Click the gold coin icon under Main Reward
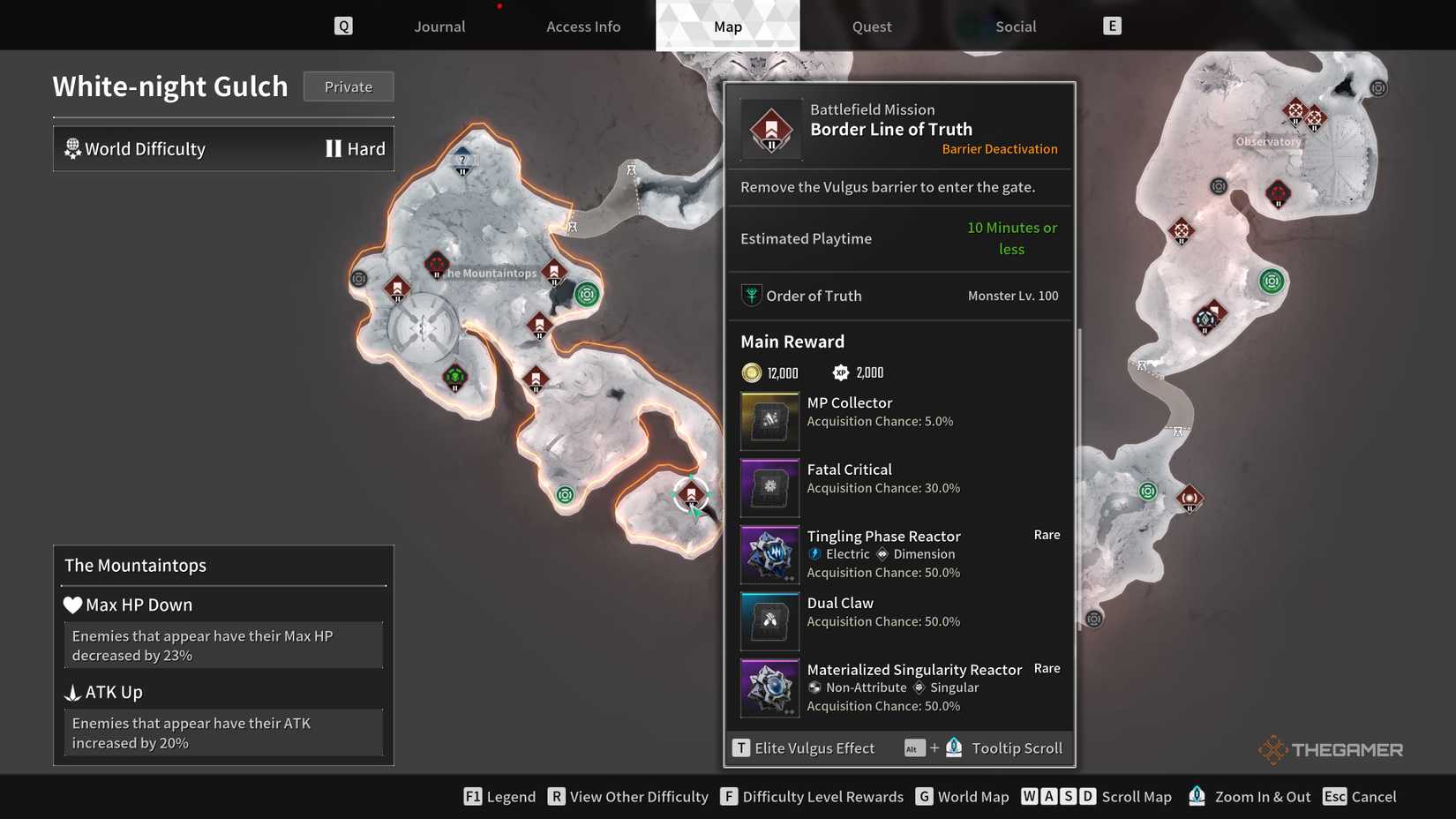 pos(752,372)
